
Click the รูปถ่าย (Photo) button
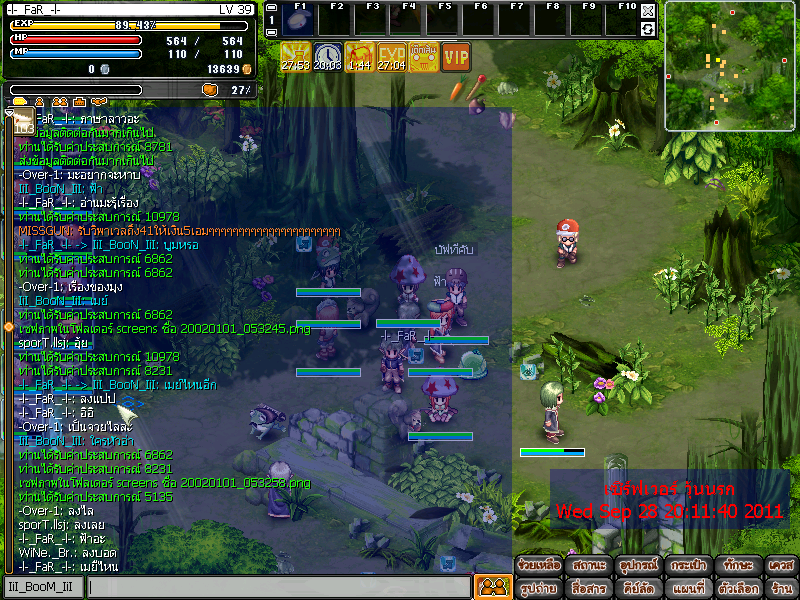(539, 588)
